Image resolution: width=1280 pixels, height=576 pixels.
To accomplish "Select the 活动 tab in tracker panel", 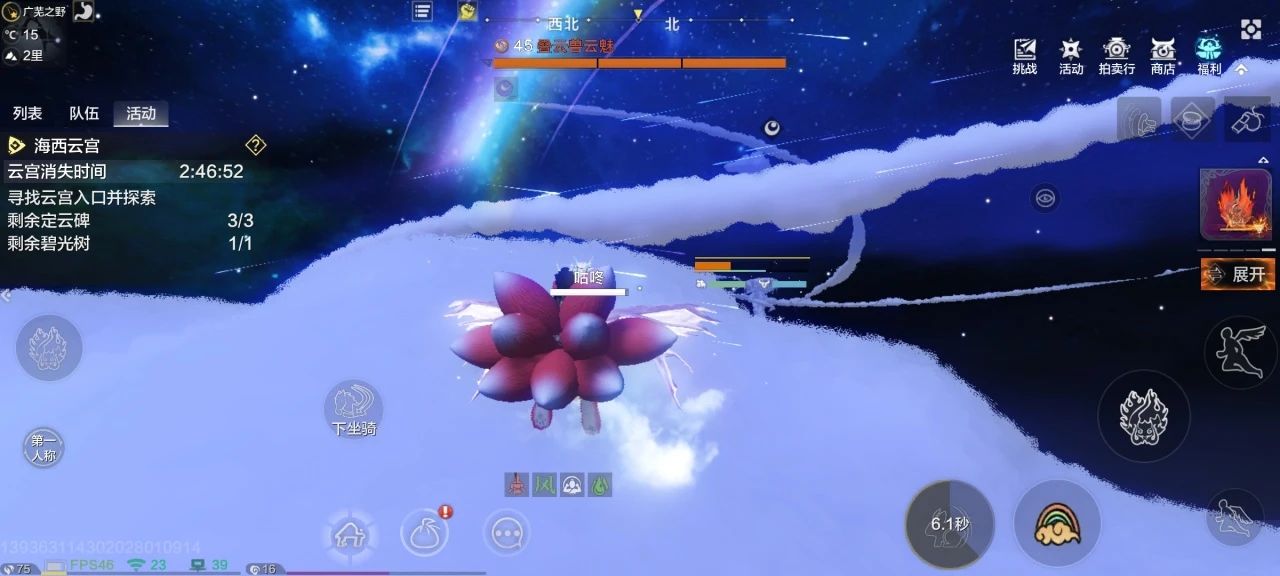I will (x=141, y=114).
